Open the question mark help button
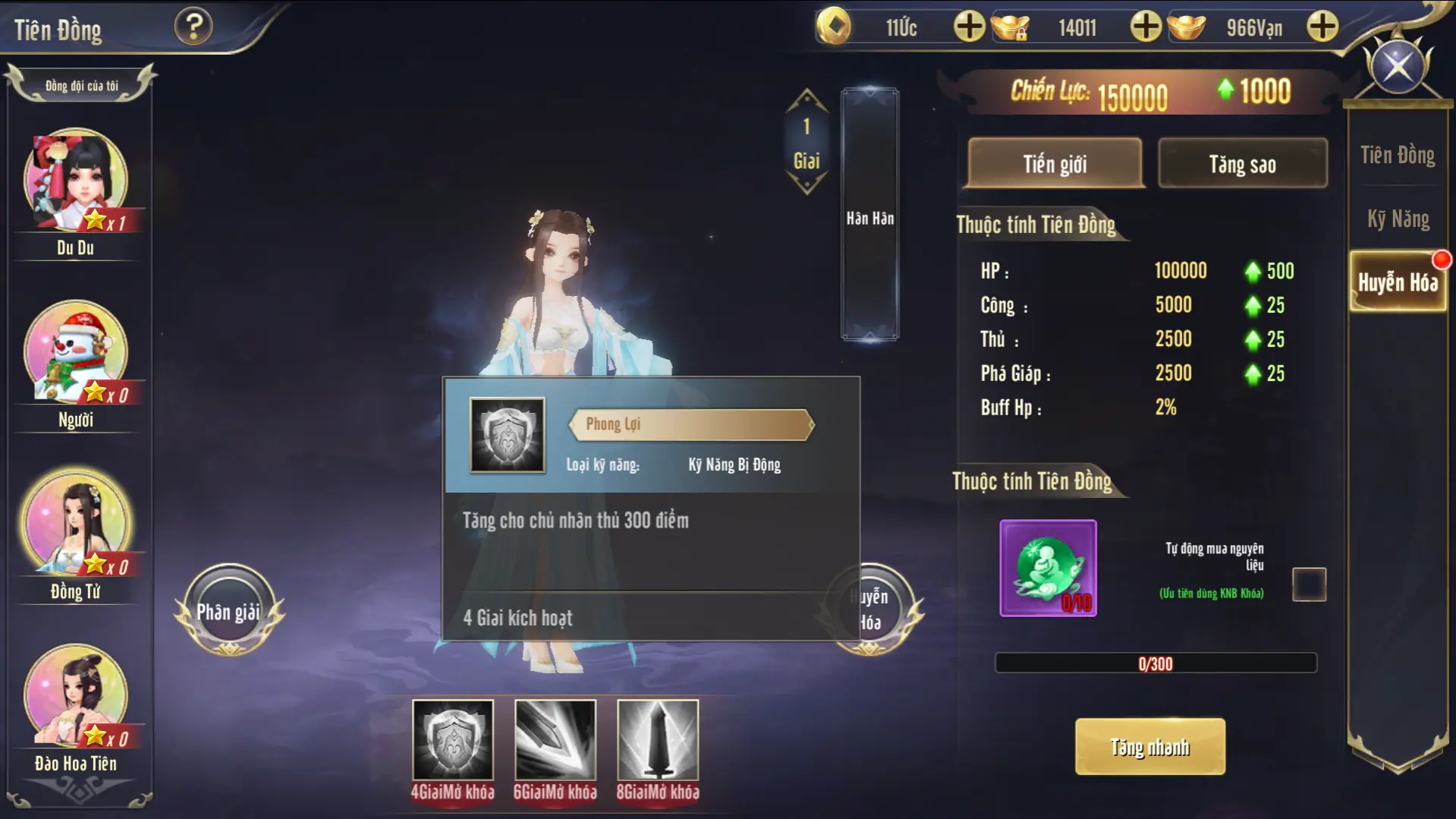Screen dimensions: 1456x819 tap(193, 27)
